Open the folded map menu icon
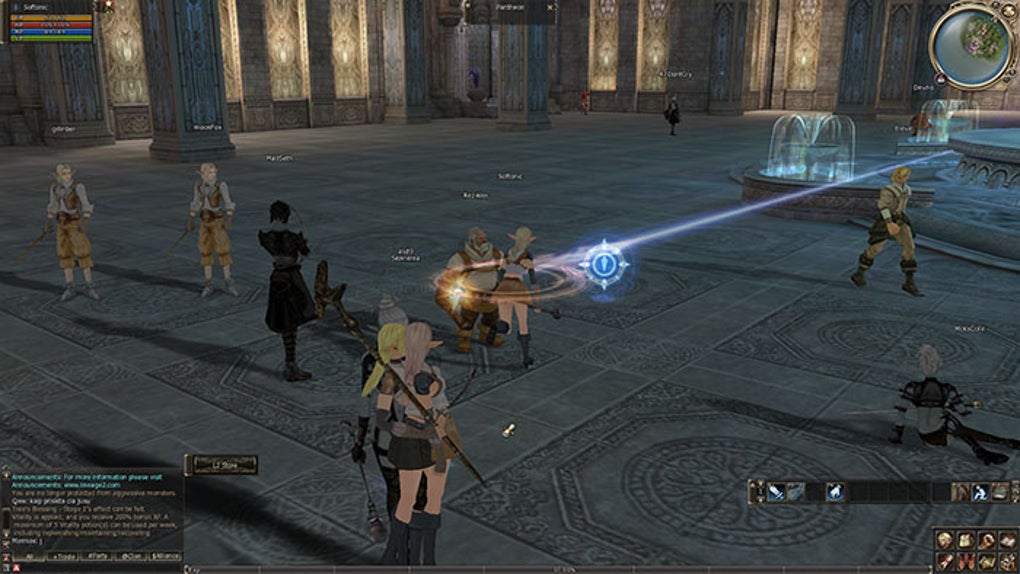Screen dimensions: 1020x574 pyautogui.click(x=987, y=561)
